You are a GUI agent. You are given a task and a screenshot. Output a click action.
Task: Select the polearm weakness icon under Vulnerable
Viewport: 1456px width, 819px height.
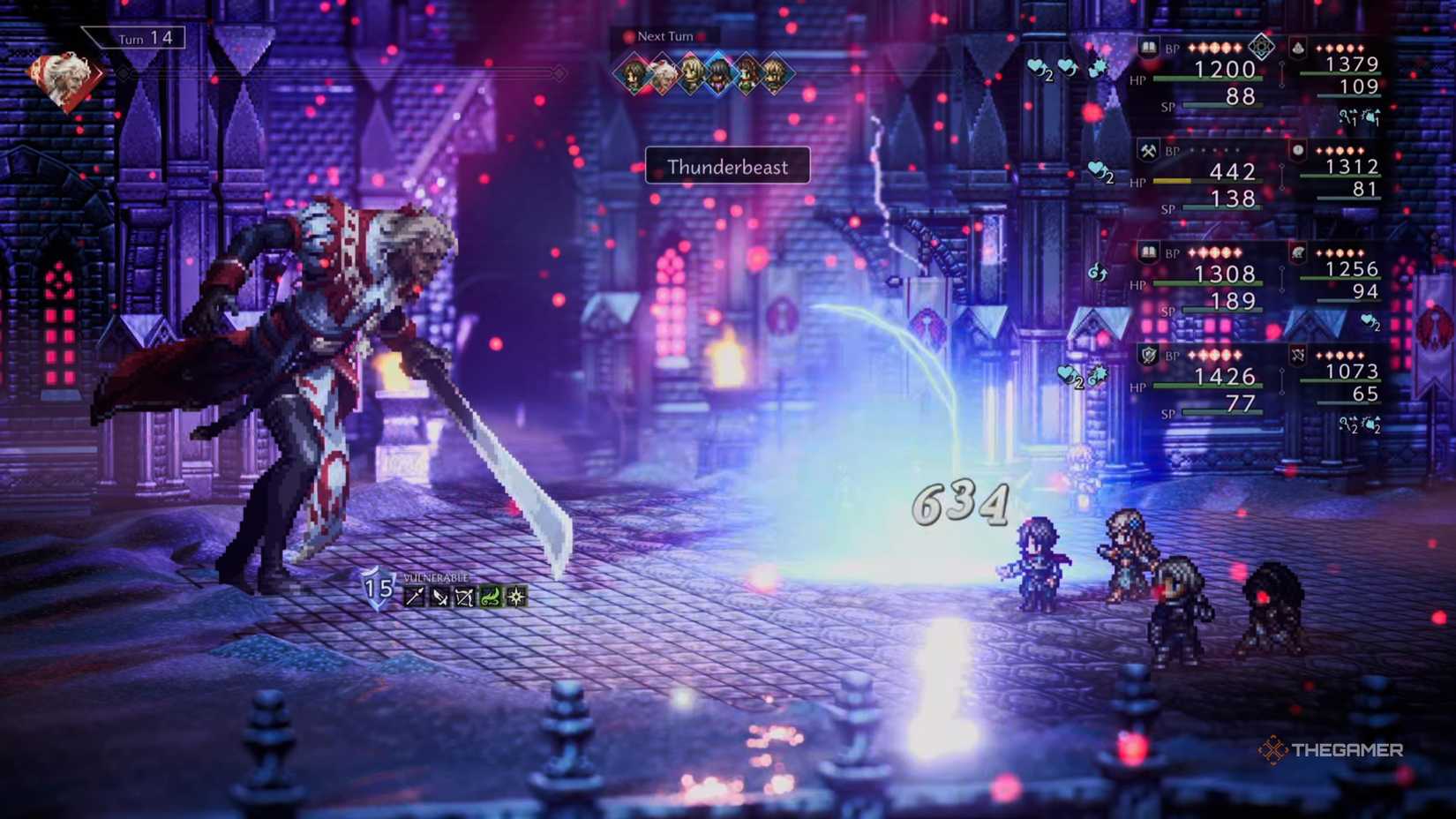point(415,594)
